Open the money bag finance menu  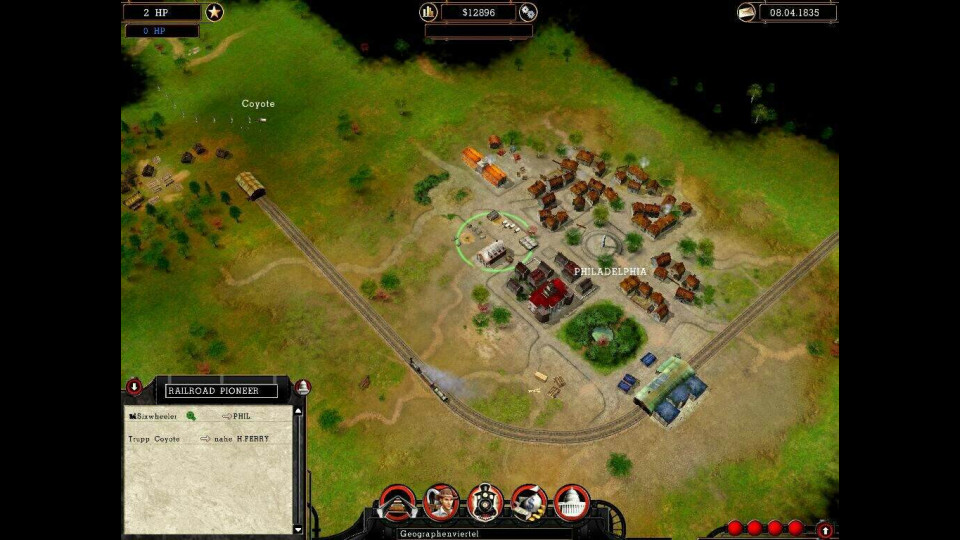coord(529,502)
